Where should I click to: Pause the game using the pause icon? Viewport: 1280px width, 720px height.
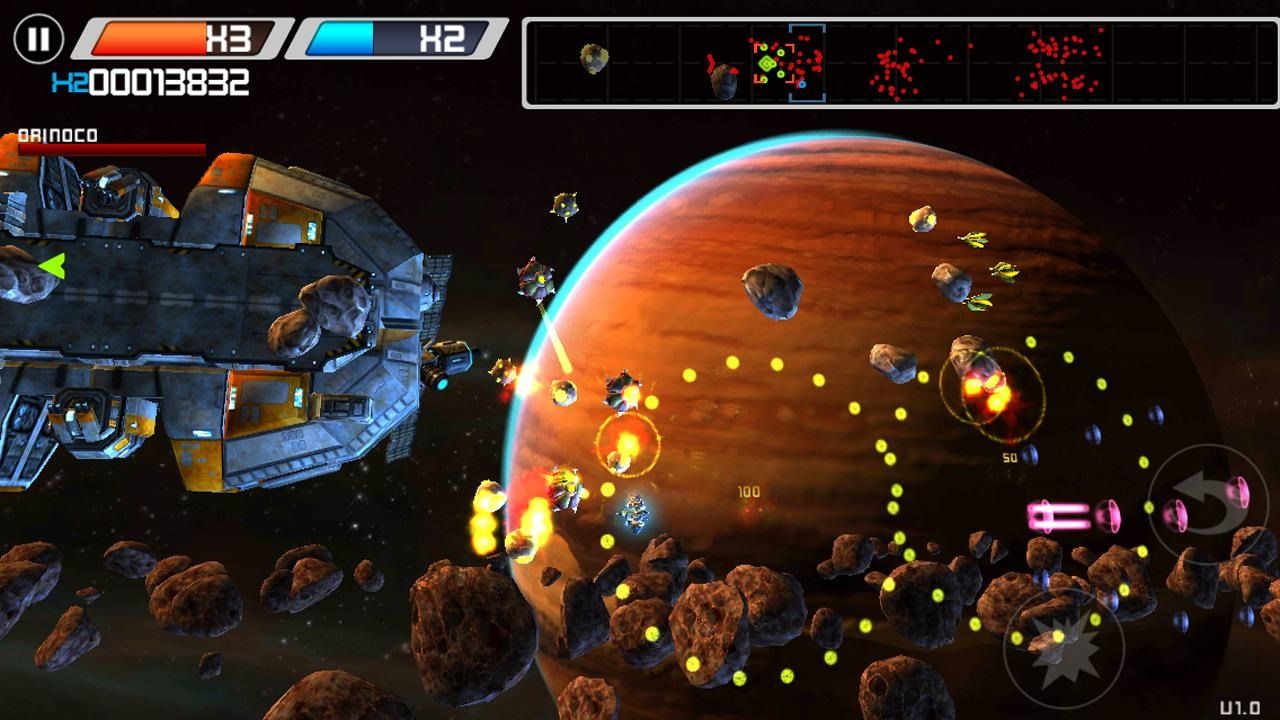[x=38, y=37]
